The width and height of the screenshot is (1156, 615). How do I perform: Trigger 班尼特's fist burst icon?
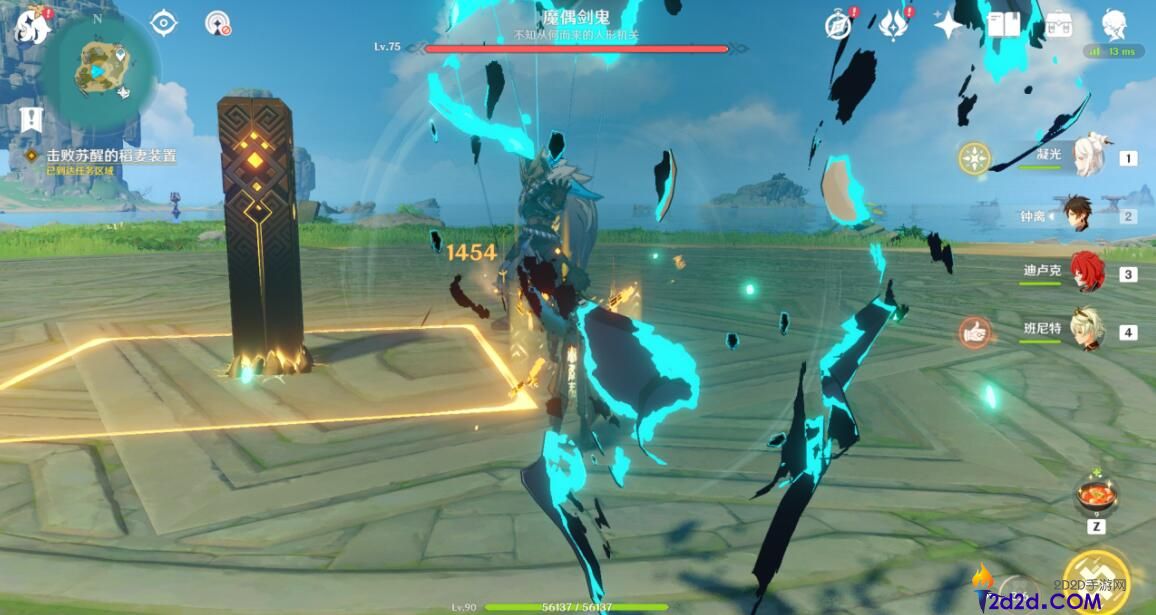point(974,332)
